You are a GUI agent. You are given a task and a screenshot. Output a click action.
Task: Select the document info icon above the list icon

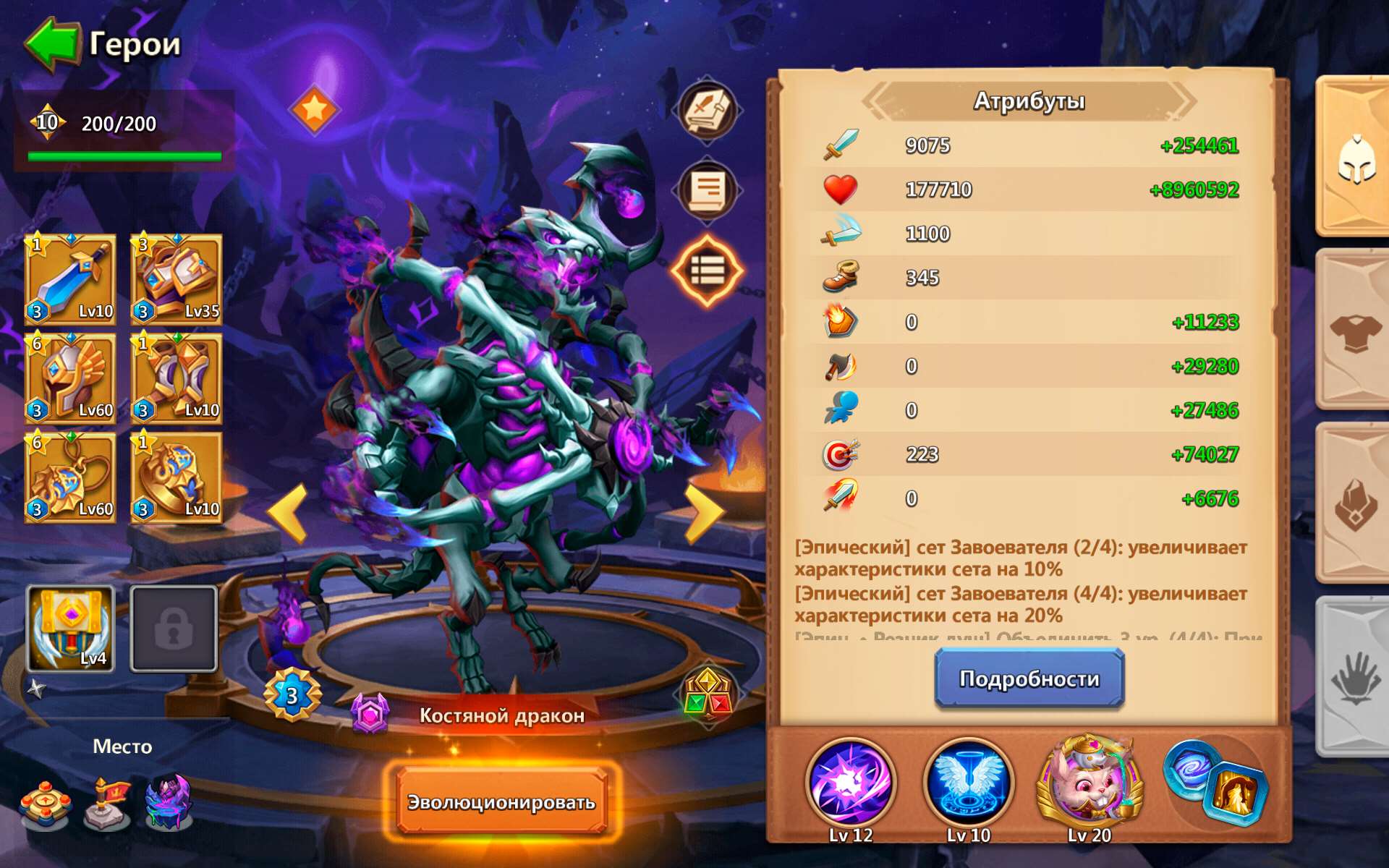pyautogui.click(x=707, y=190)
